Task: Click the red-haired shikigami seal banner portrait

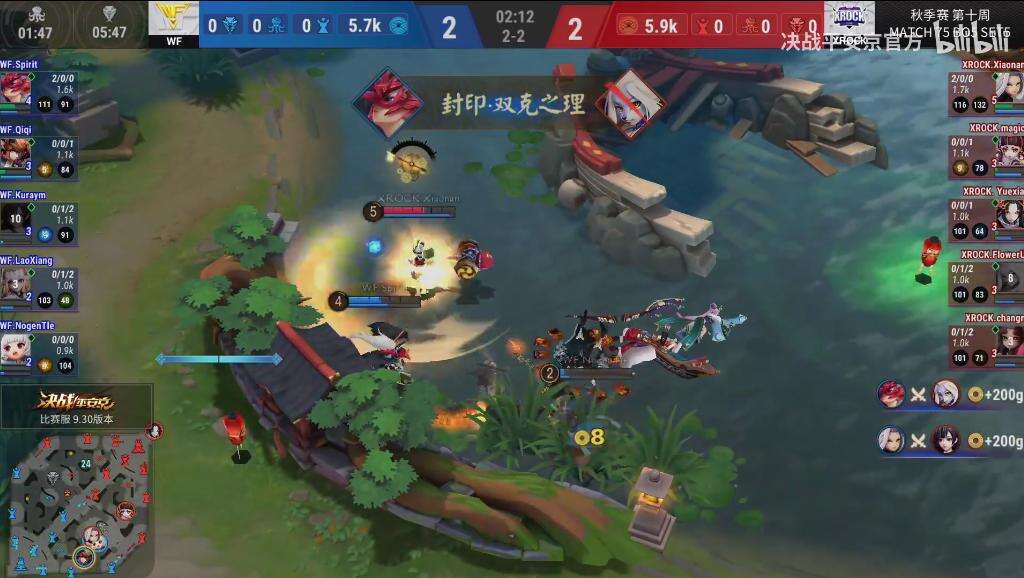Action: pos(387,103)
